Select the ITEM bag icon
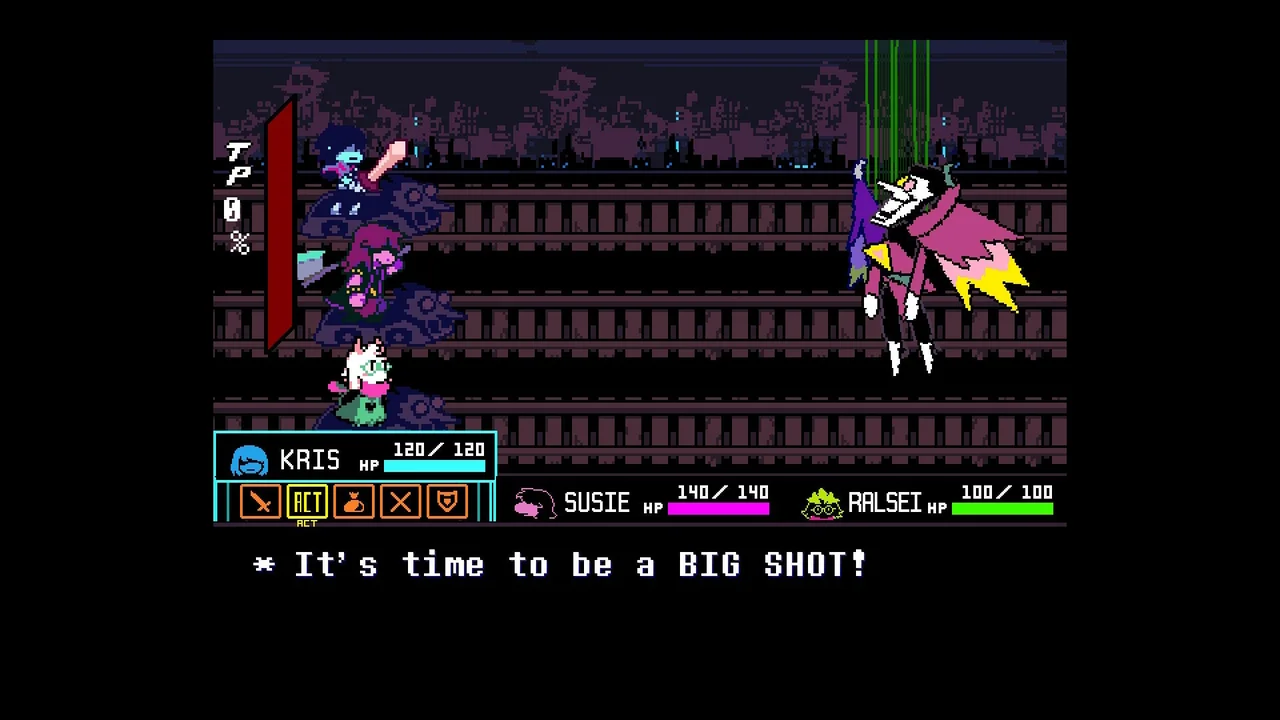 coord(353,501)
